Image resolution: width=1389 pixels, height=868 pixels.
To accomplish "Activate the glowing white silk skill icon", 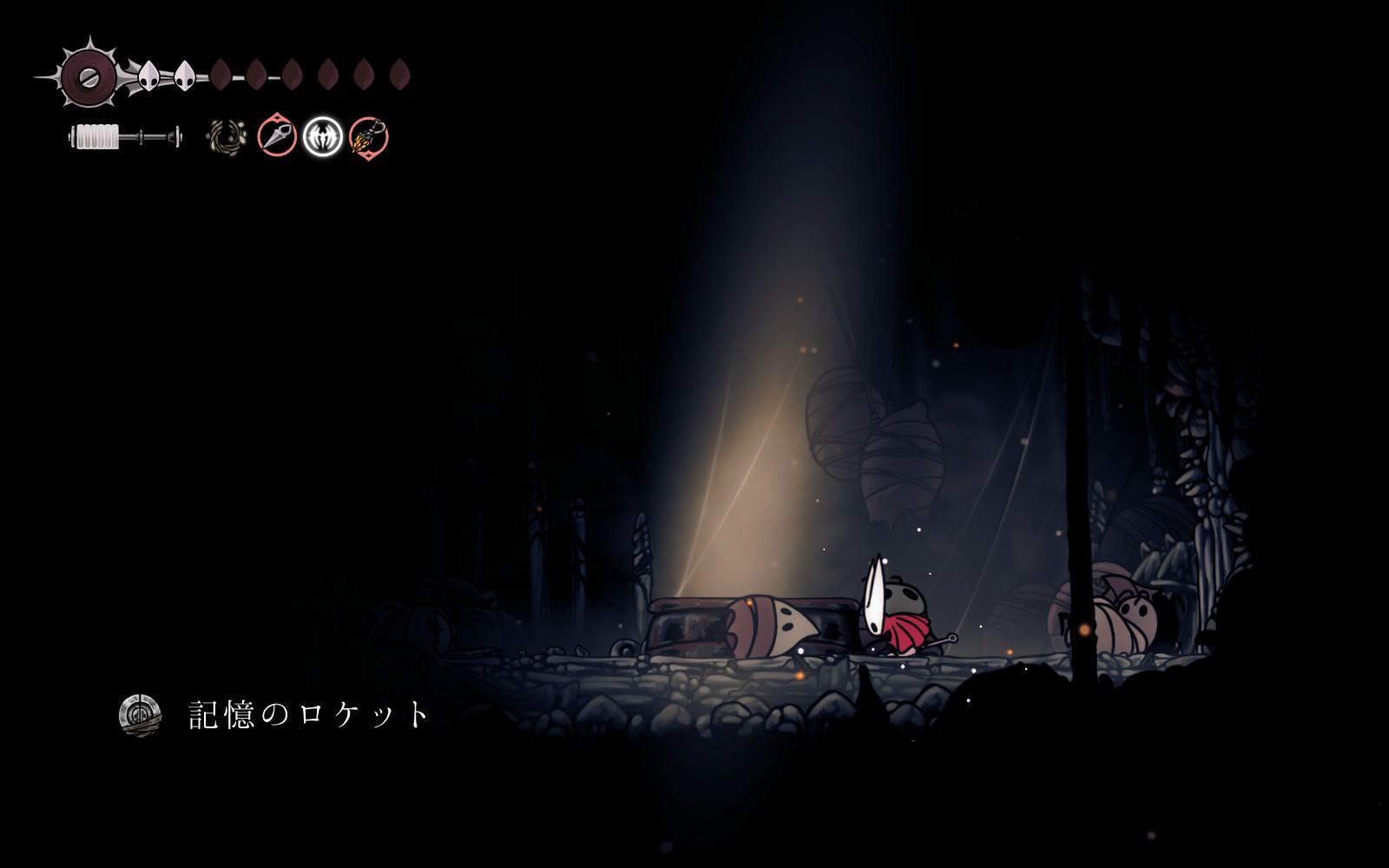I will click(323, 137).
